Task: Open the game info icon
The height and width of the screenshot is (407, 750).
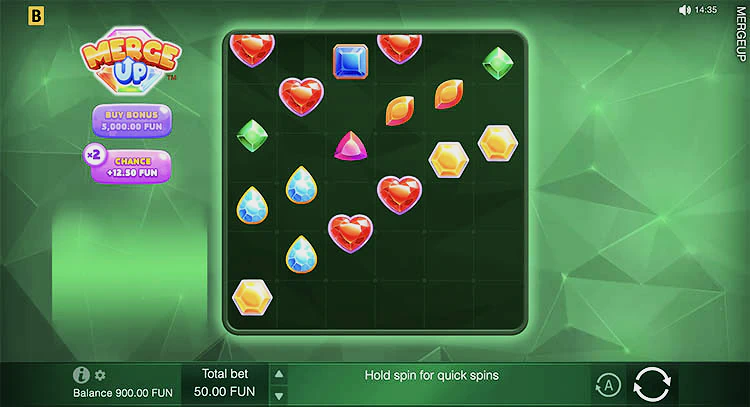Action: click(82, 375)
